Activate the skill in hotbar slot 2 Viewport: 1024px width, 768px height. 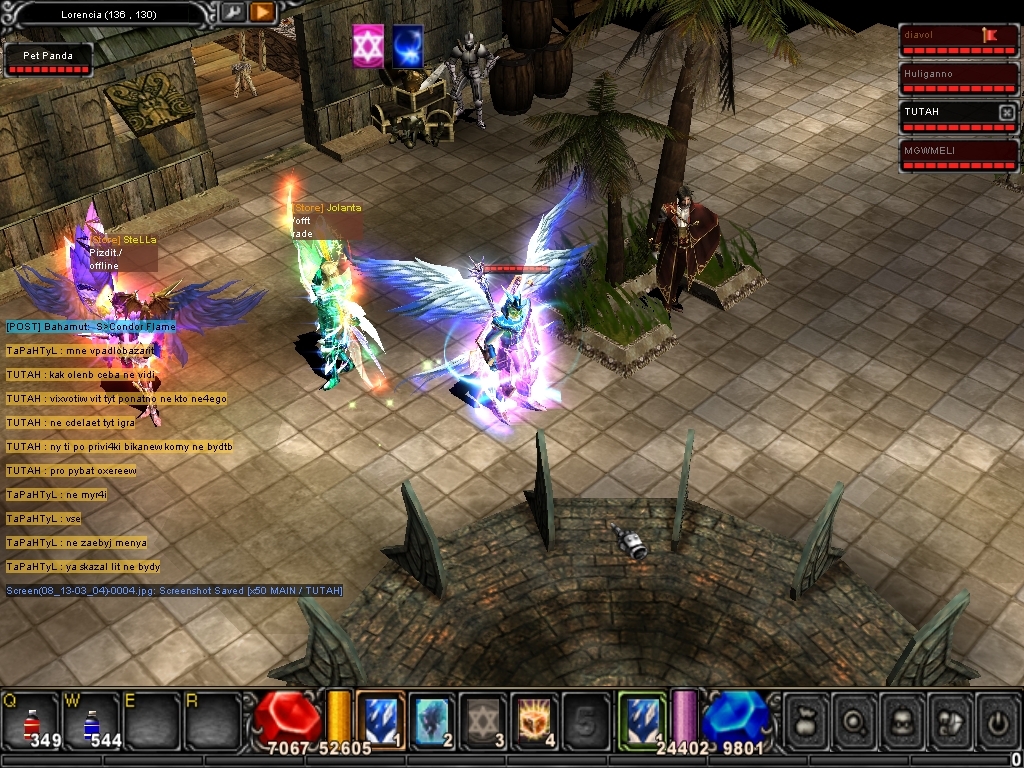point(432,720)
